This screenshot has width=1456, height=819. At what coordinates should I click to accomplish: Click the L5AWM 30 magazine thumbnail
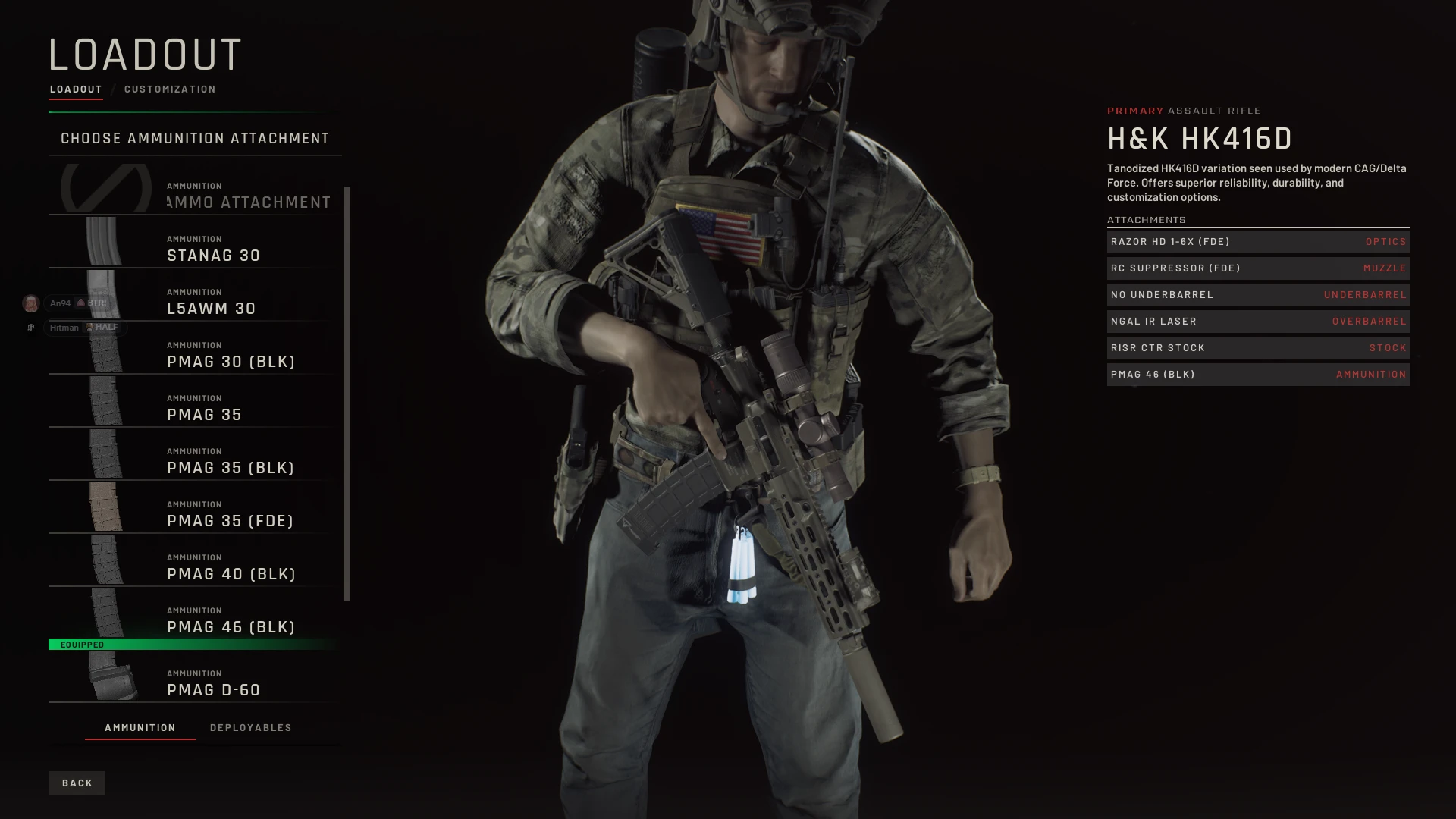(106, 296)
